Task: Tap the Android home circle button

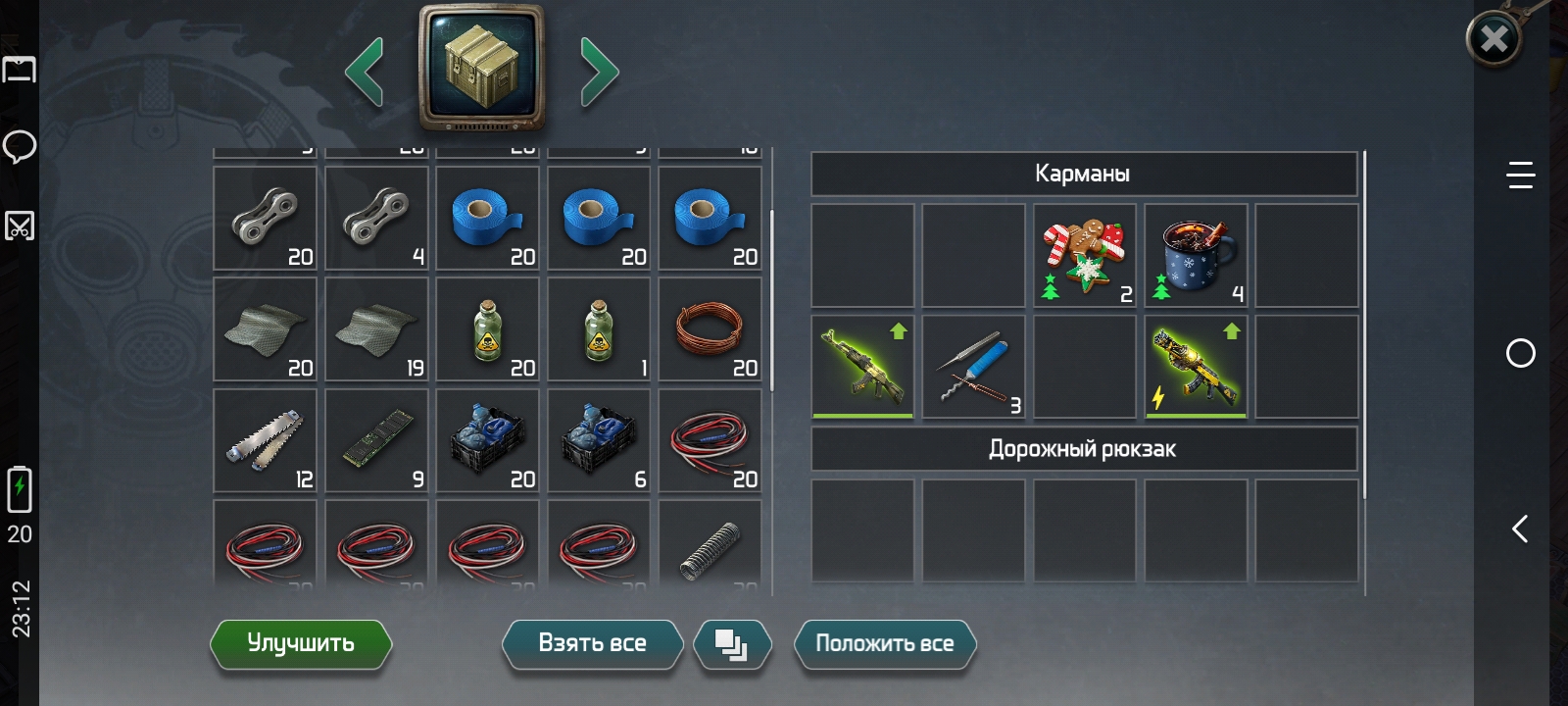Action: click(x=1520, y=353)
